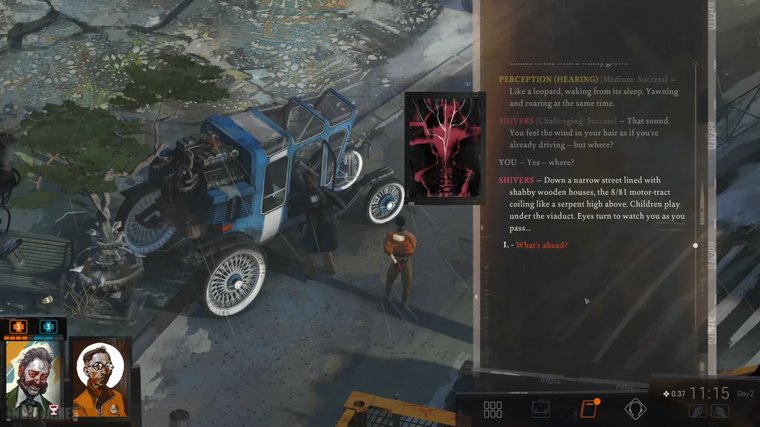The height and width of the screenshot is (427, 760).
Task: Use the orange health healing cross
Action: pyautogui.click(x=18, y=326)
